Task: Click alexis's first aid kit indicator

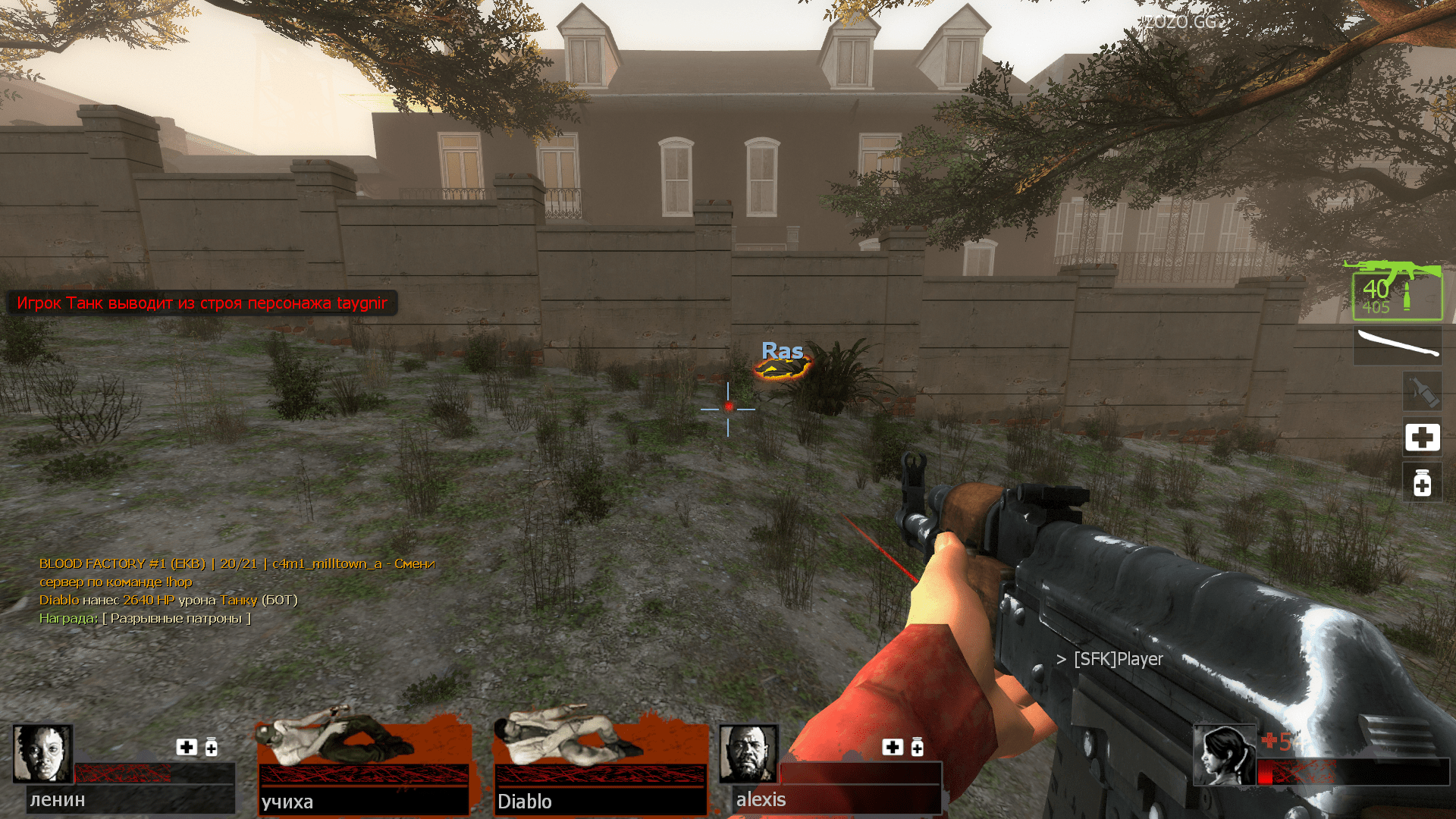Action: click(893, 748)
